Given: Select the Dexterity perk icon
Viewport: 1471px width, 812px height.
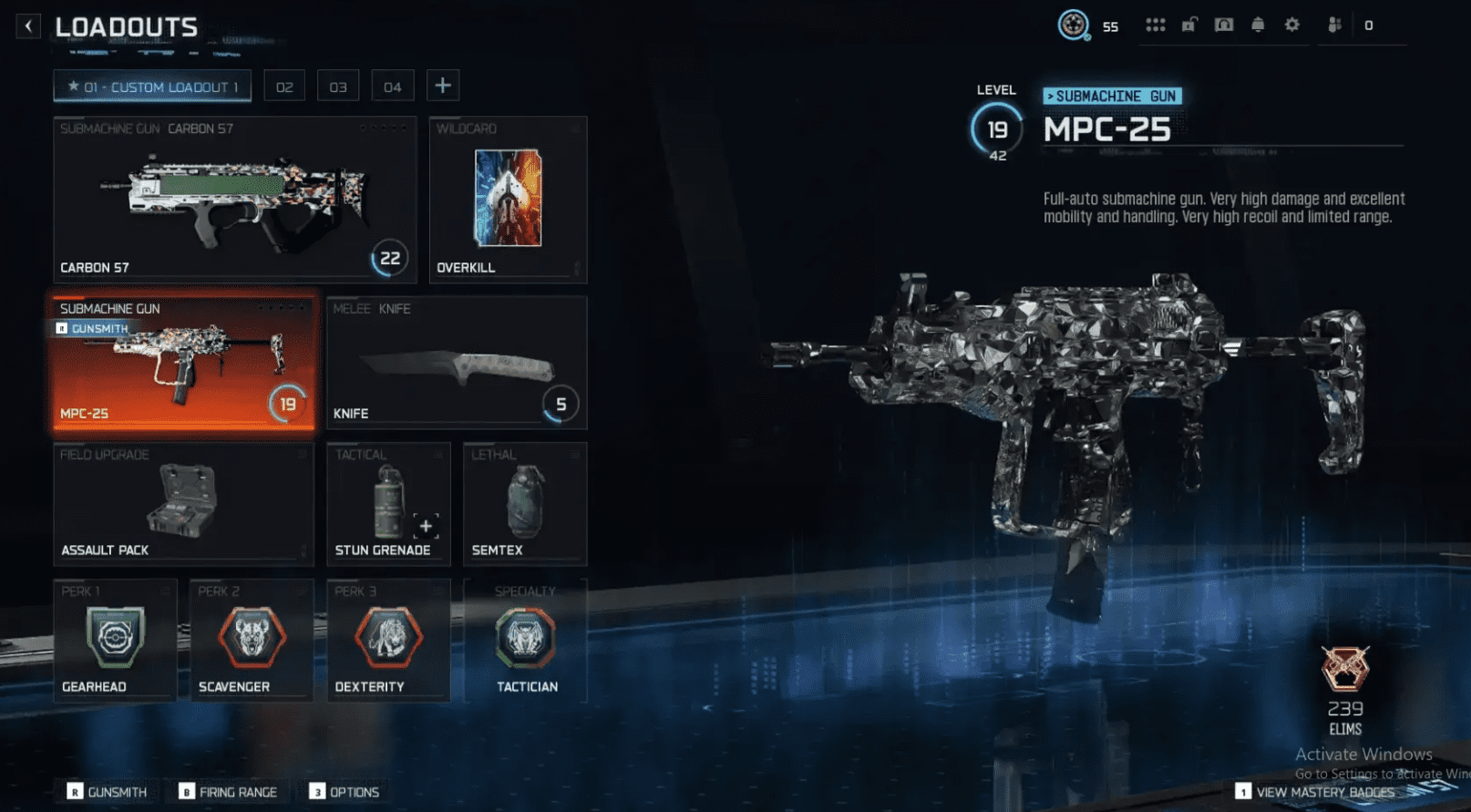Looking at the screenshot, I should click(388, 638).
